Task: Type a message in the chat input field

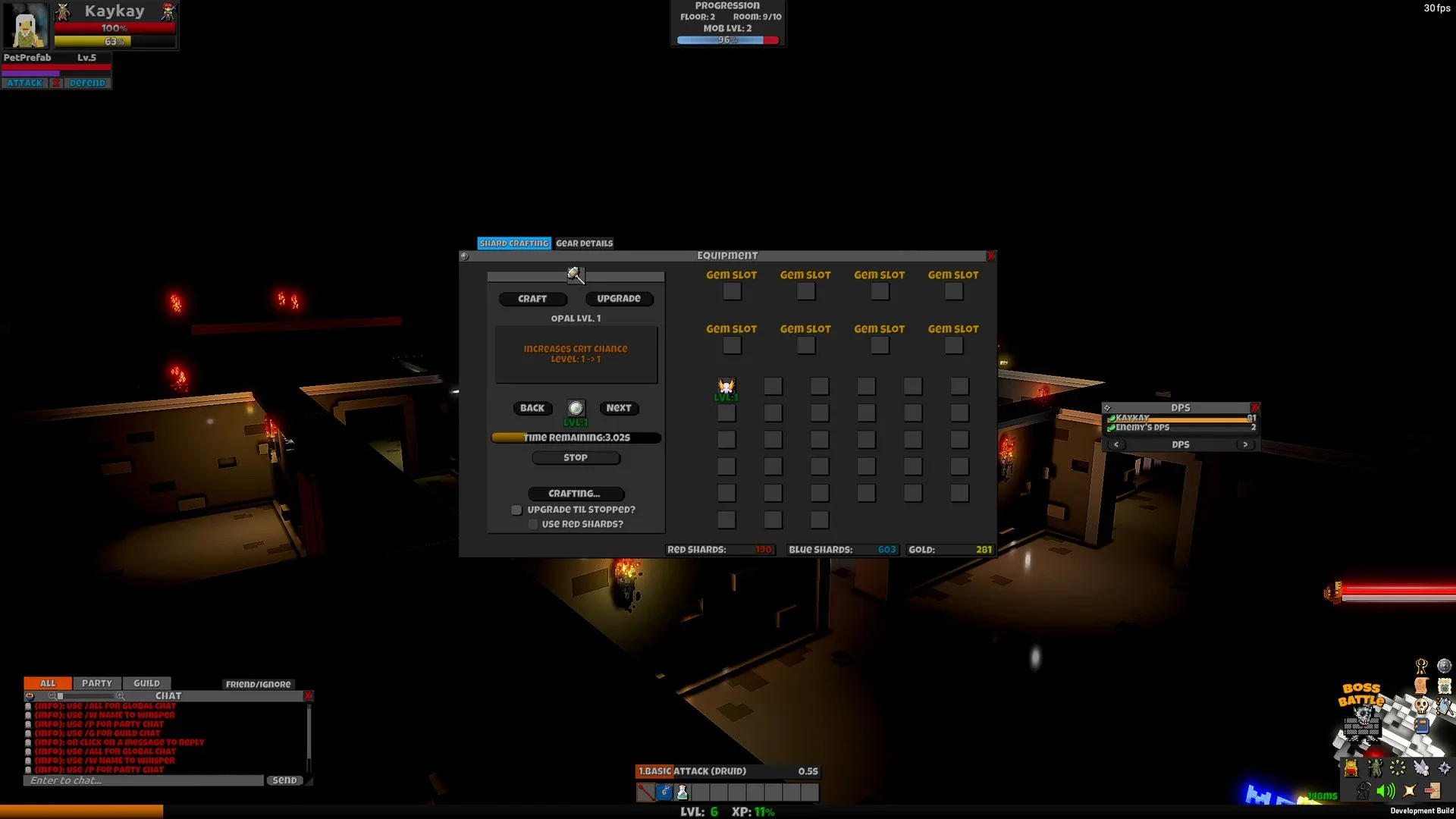Action: [144, 780]
